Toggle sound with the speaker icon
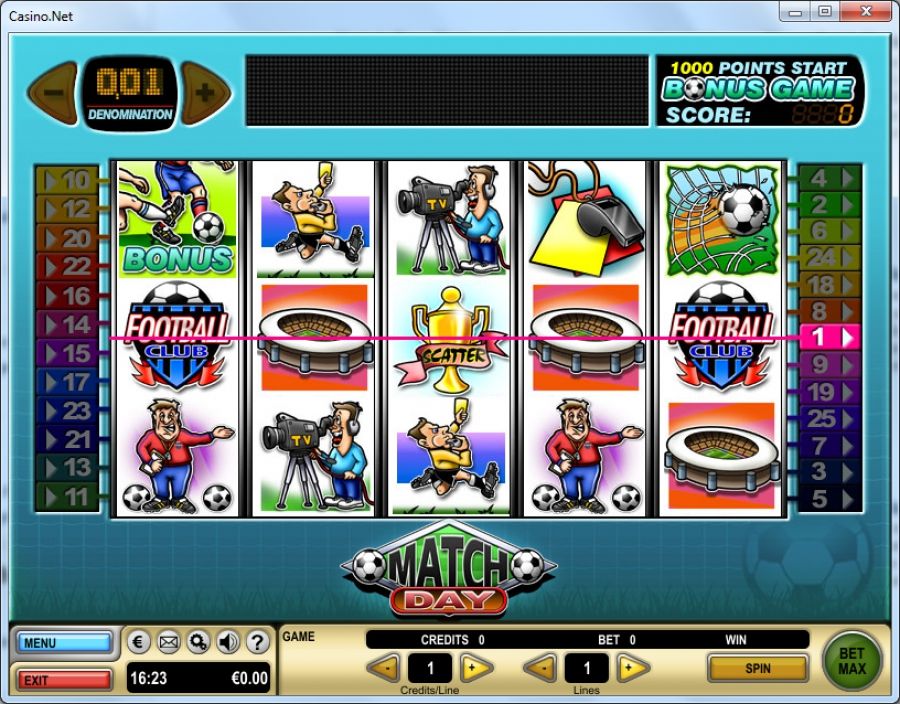Image resolution: width=900 pixels, height=704 pixels. pyautogui.click(x=228, y=642)
